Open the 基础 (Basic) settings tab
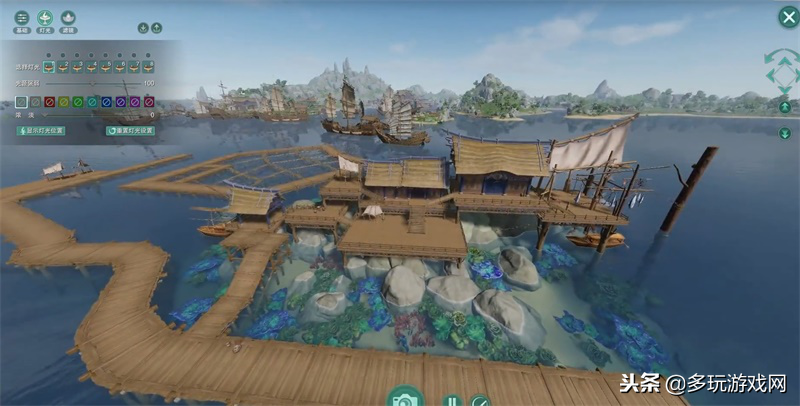Screen dimensions: 800x406 pos(21,18)
